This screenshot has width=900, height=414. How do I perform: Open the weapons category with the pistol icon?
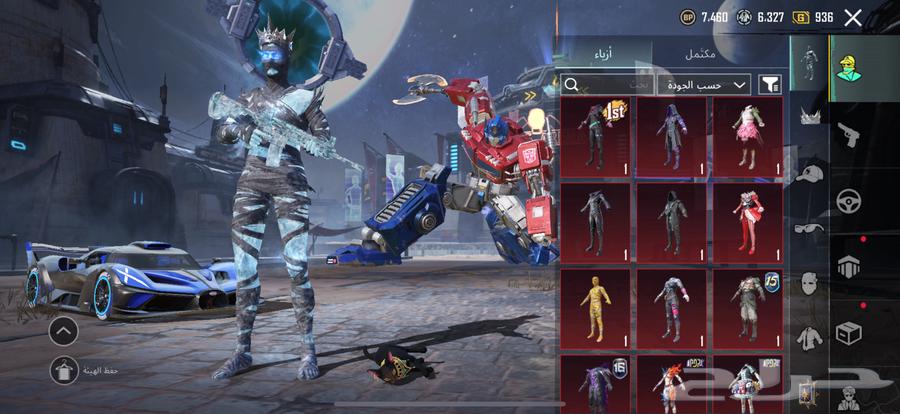[850, 133]
